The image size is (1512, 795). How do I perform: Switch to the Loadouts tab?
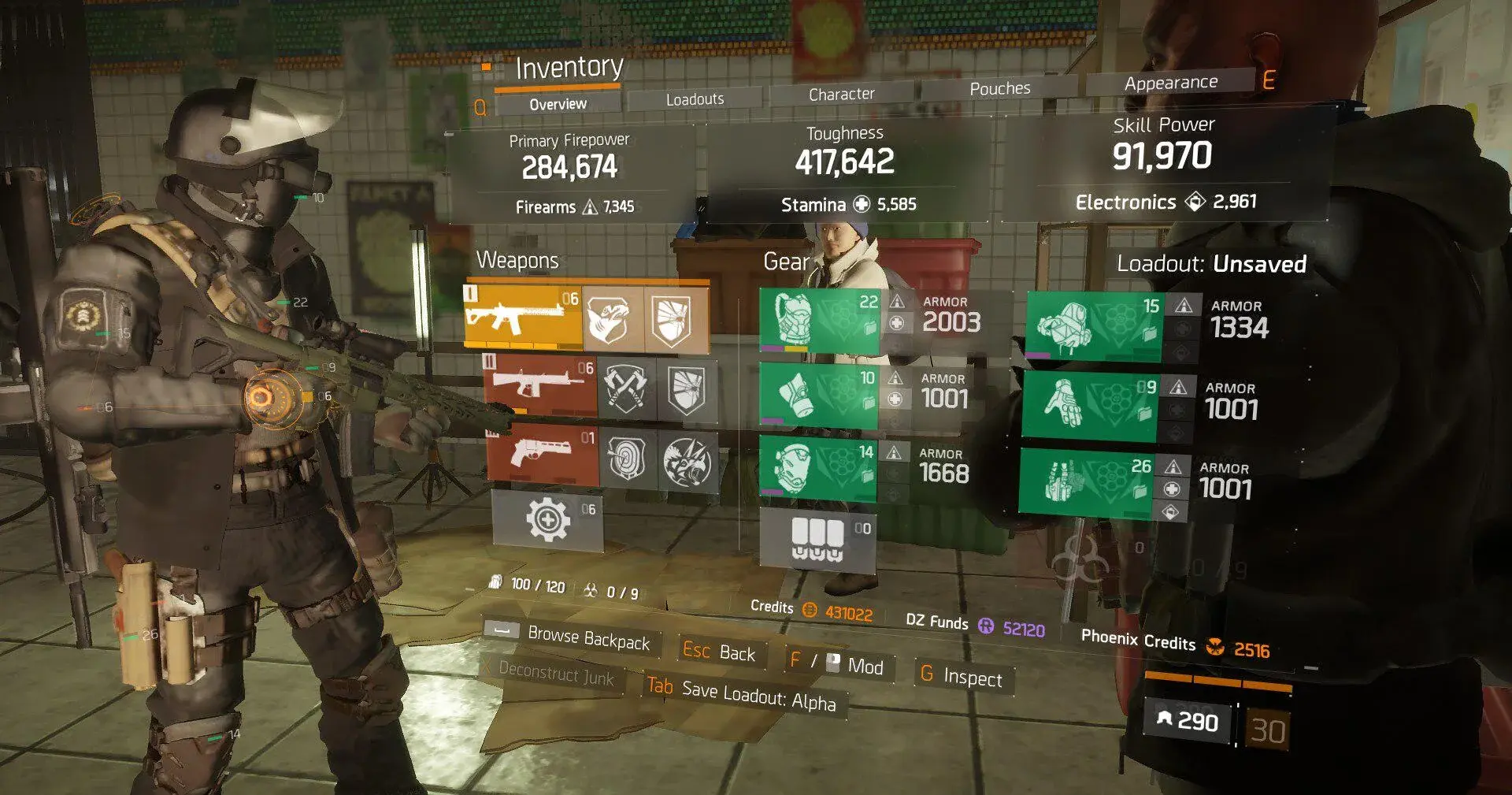pyautogui.click(x=695, y=99)
